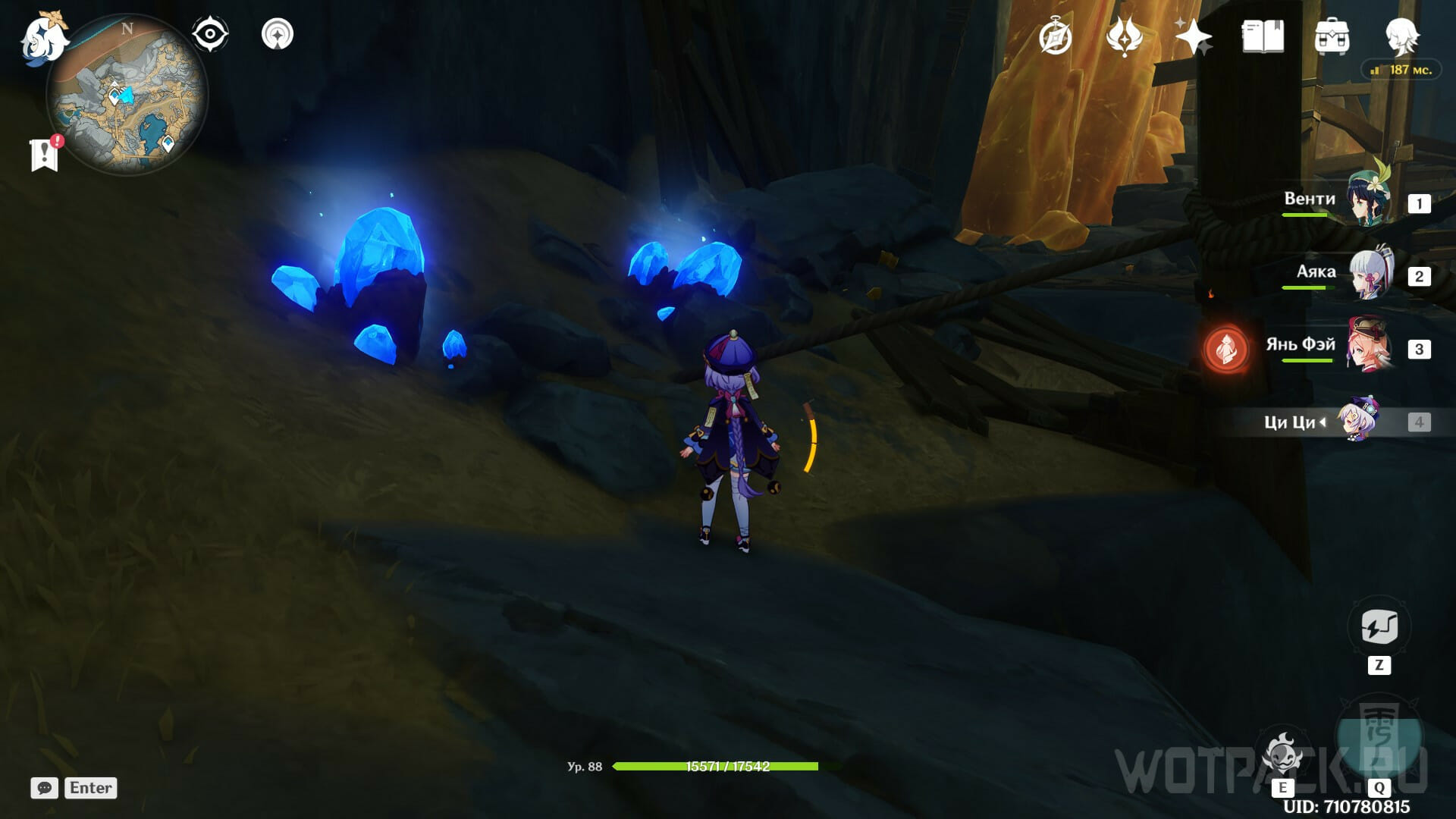1456x819 pixels.
Task: Activate the gadget icon above Z
Action: coord(1379,628)
